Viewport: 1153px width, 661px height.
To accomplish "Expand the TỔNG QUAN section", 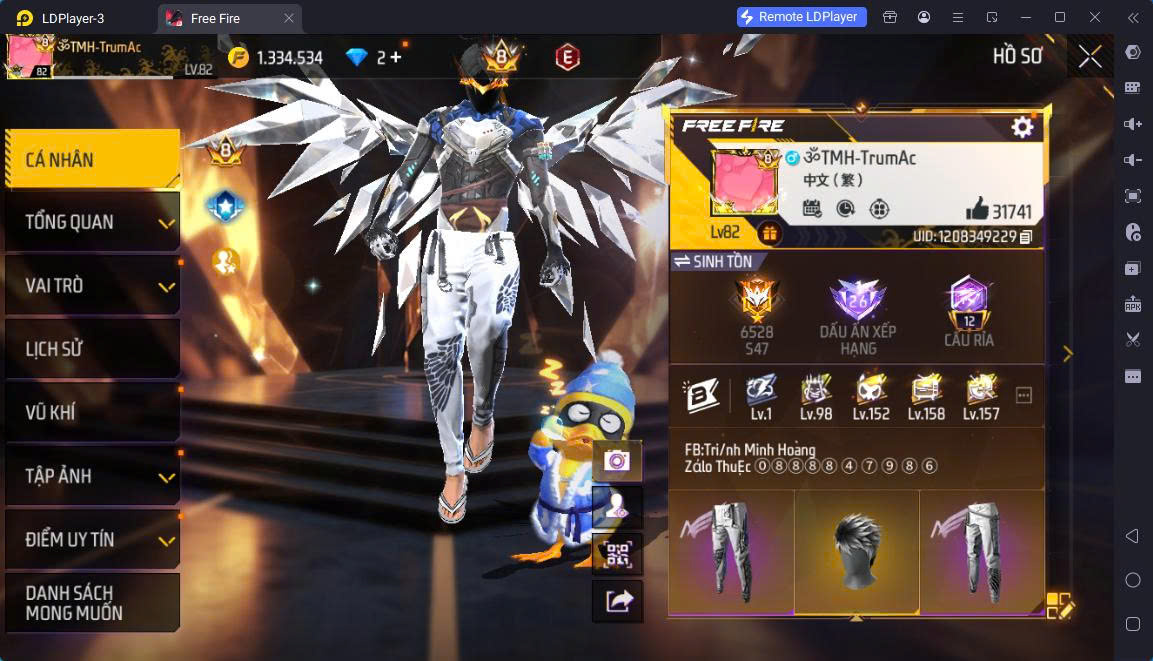I will tap(92, 222).
